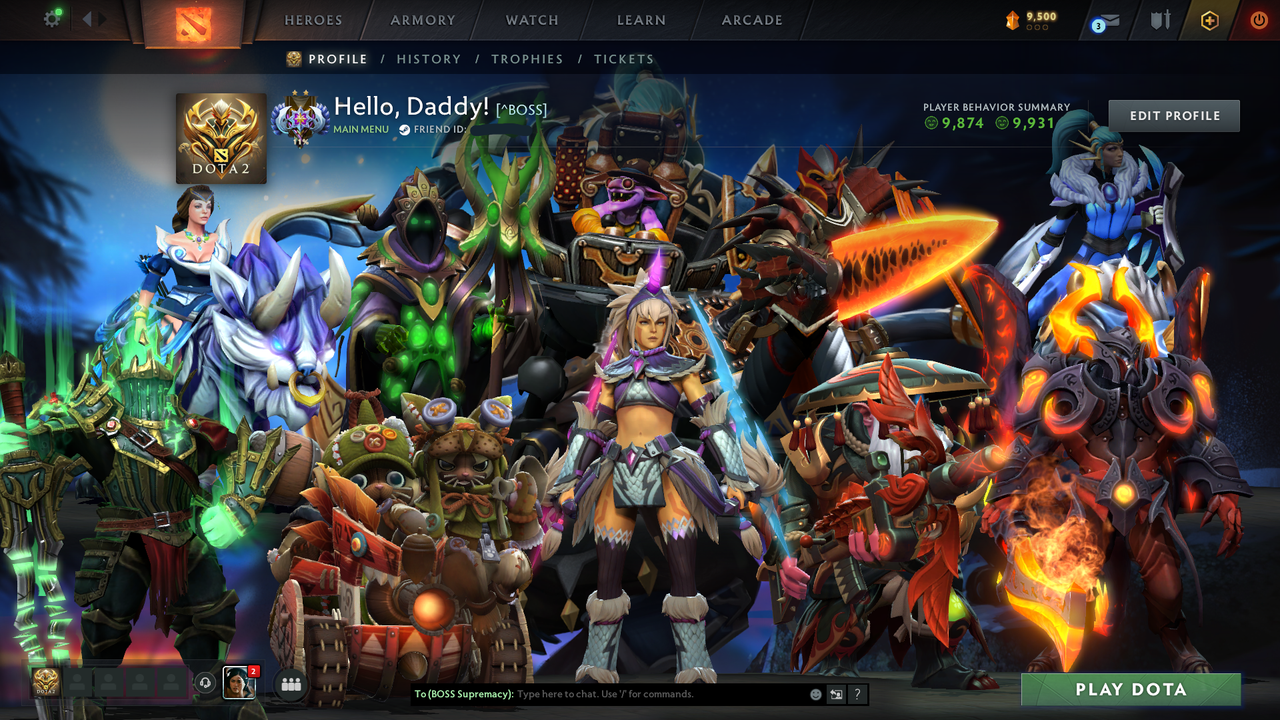Open the ARCADE menu

750,20
